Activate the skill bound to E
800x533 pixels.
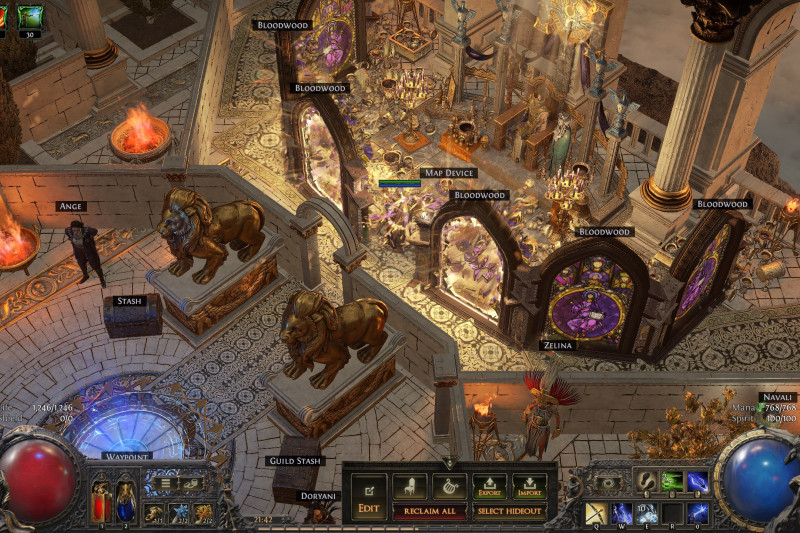[647, 513]
